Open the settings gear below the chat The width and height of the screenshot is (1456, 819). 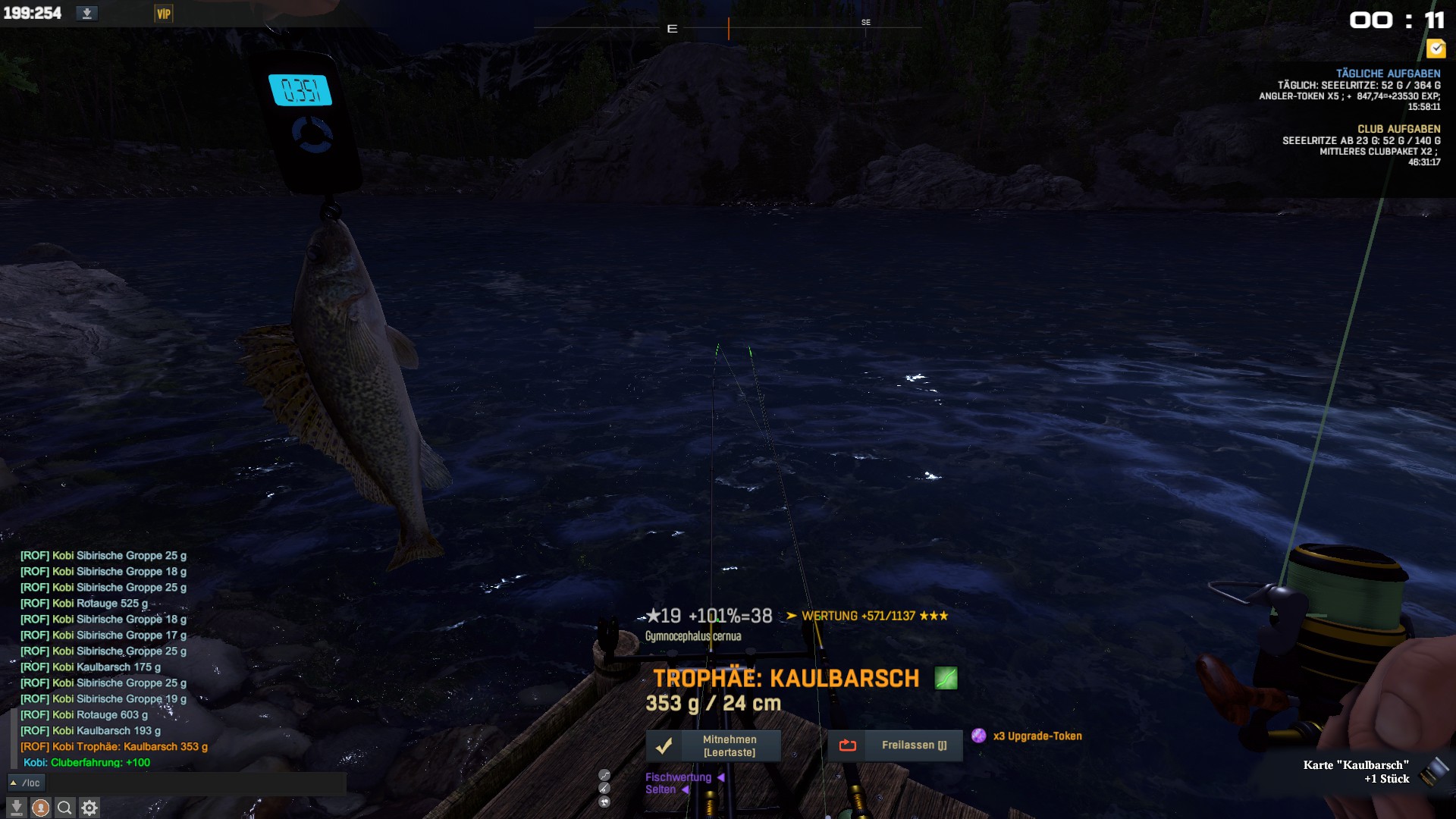89,808
